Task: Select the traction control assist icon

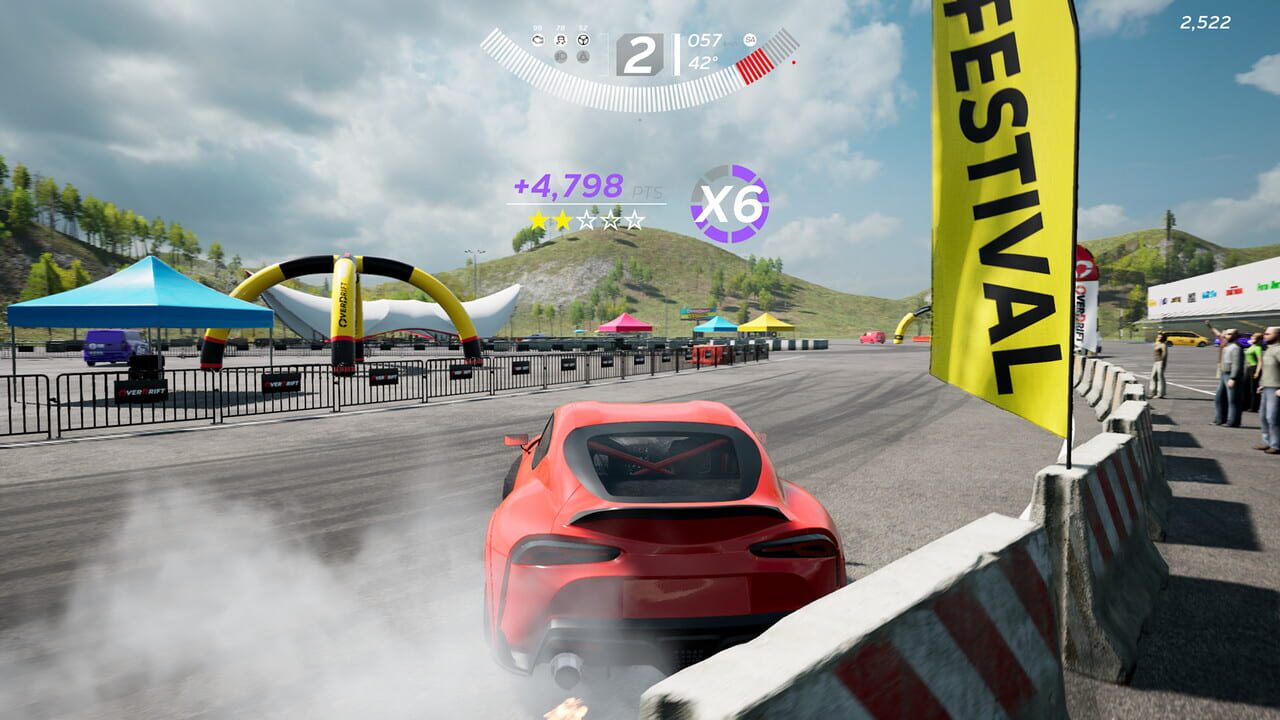Action: point(538,39)
